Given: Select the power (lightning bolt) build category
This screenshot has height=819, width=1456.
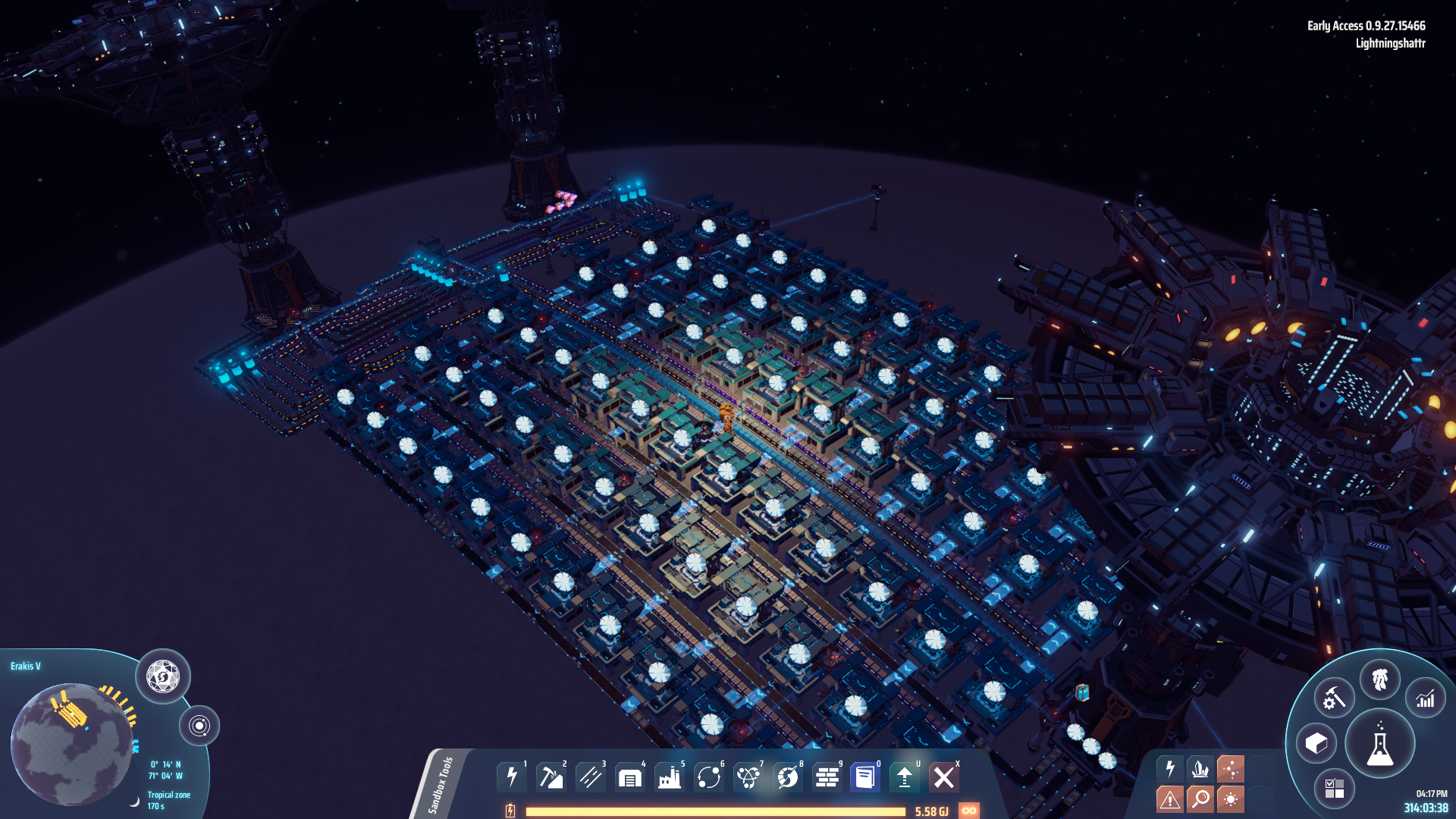Looking at the screenshot, I should tap(512, 777).
